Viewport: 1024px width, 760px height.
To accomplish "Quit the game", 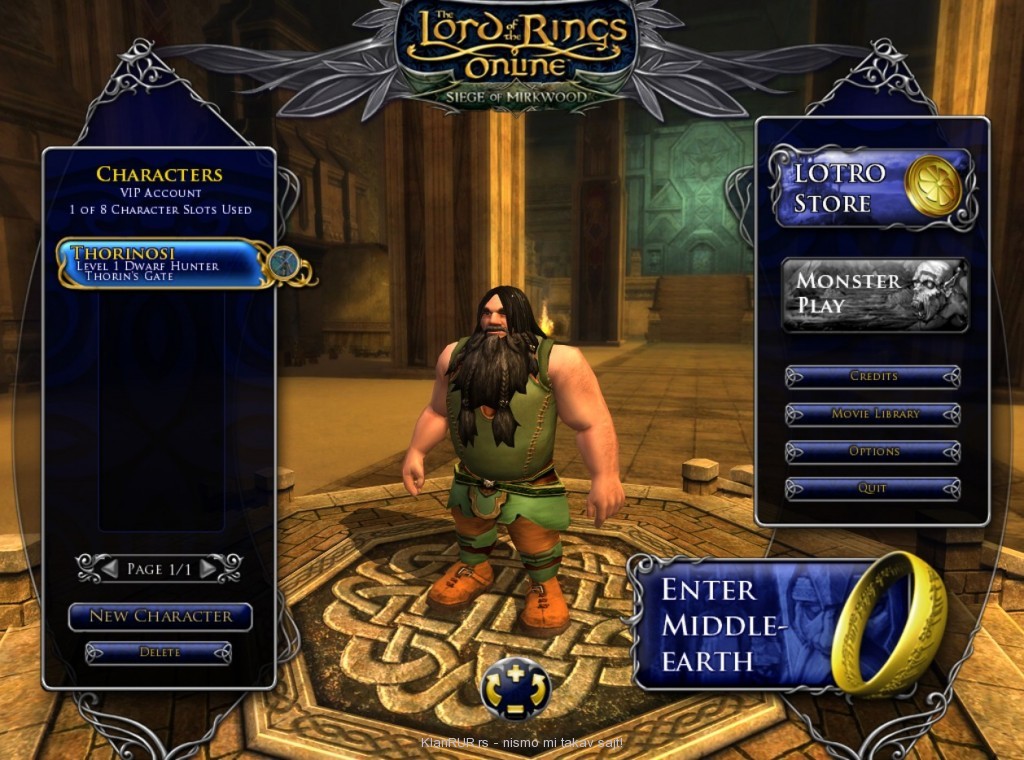I will click(x=873, y=489).
